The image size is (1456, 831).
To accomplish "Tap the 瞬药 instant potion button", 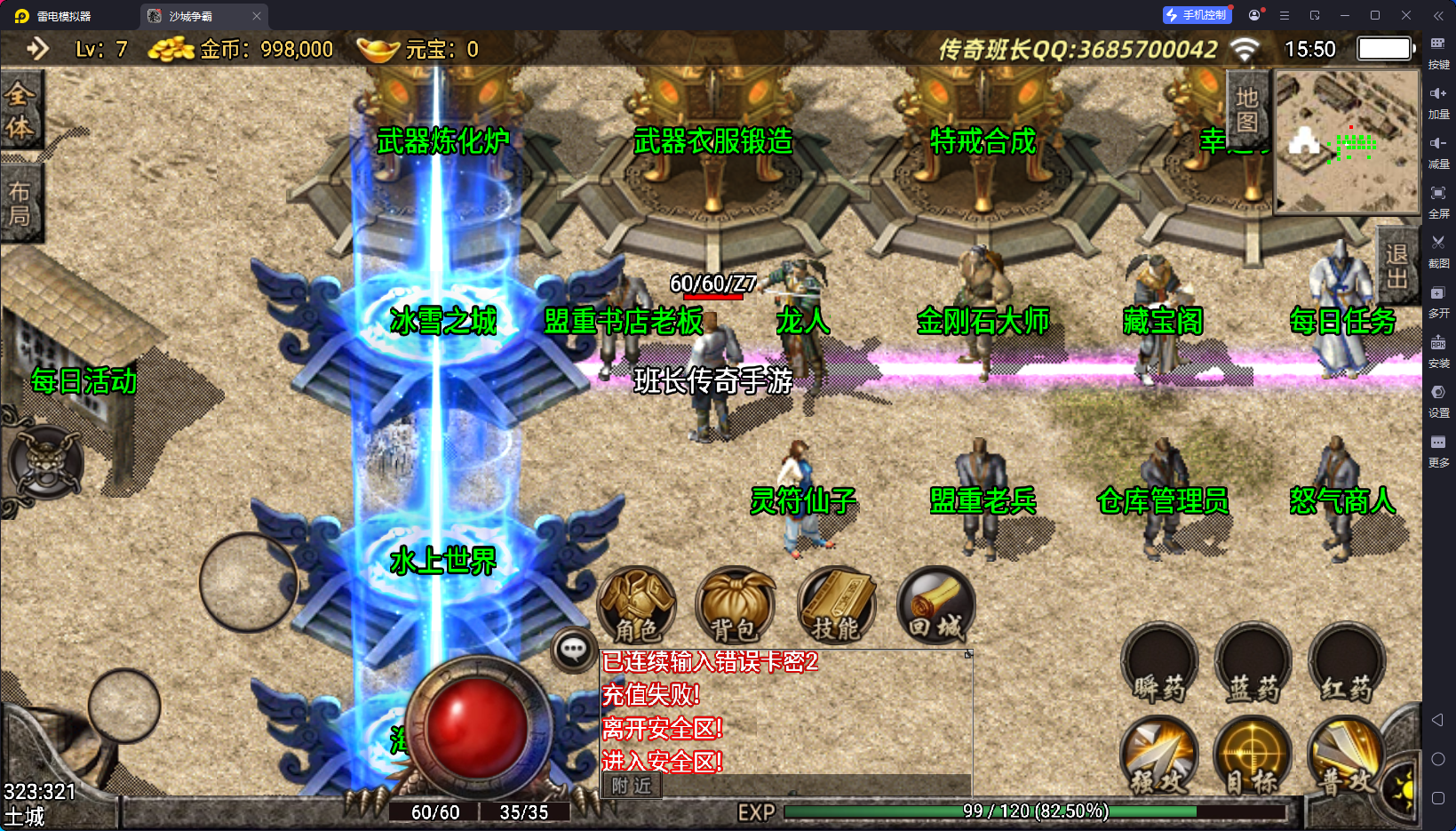I will pos(1159,665).
